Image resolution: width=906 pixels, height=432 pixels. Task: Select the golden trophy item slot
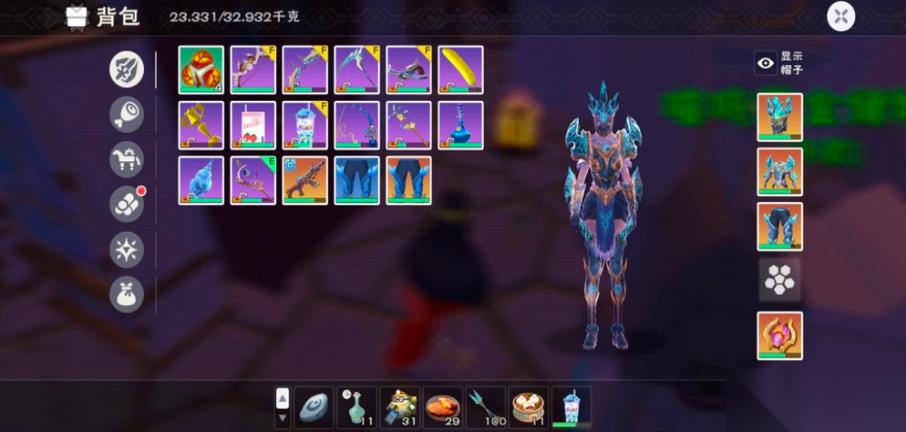(201, 125)
